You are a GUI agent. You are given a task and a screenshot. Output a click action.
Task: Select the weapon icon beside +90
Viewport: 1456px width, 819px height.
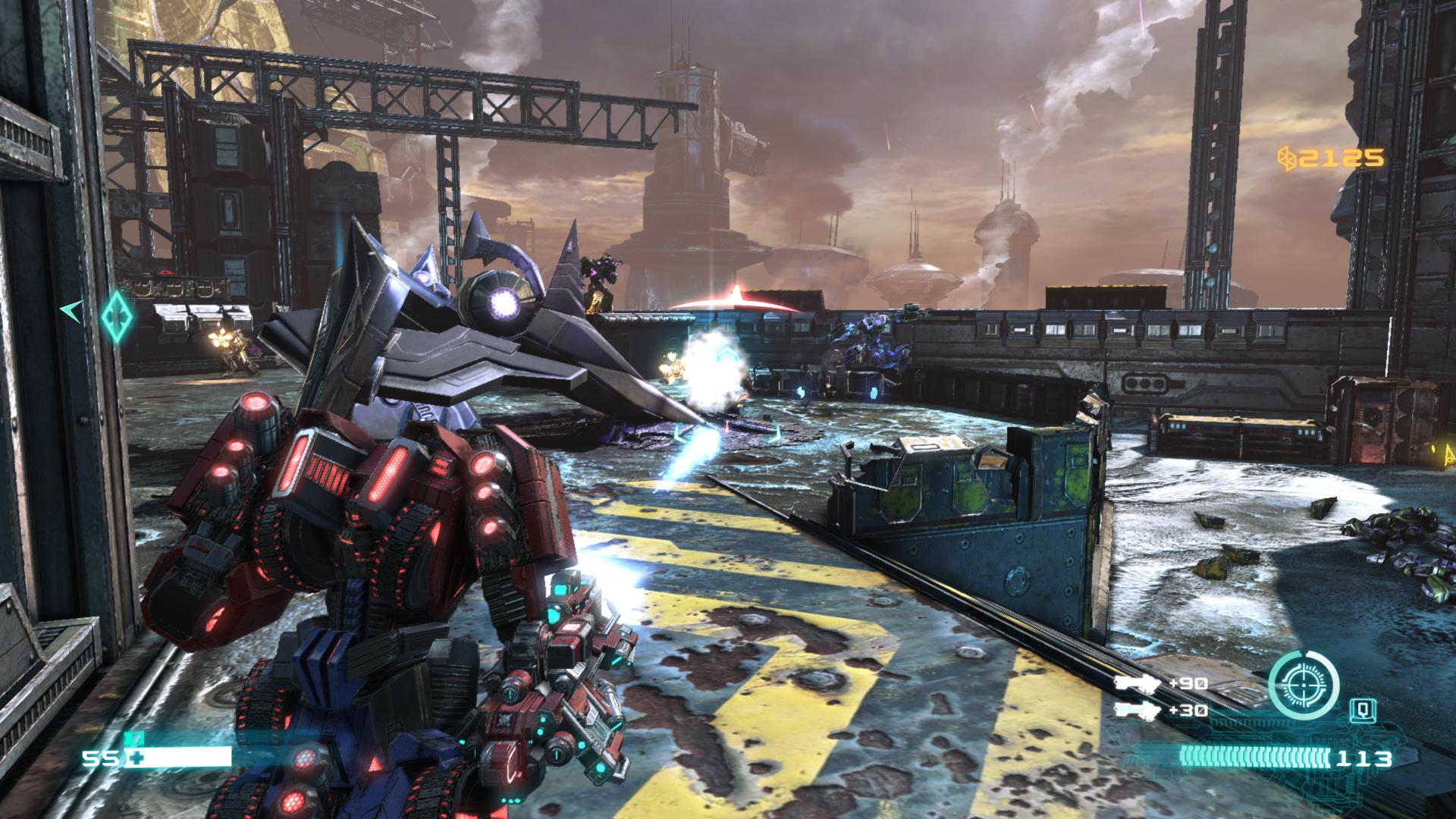click(x=1137, y=683)
